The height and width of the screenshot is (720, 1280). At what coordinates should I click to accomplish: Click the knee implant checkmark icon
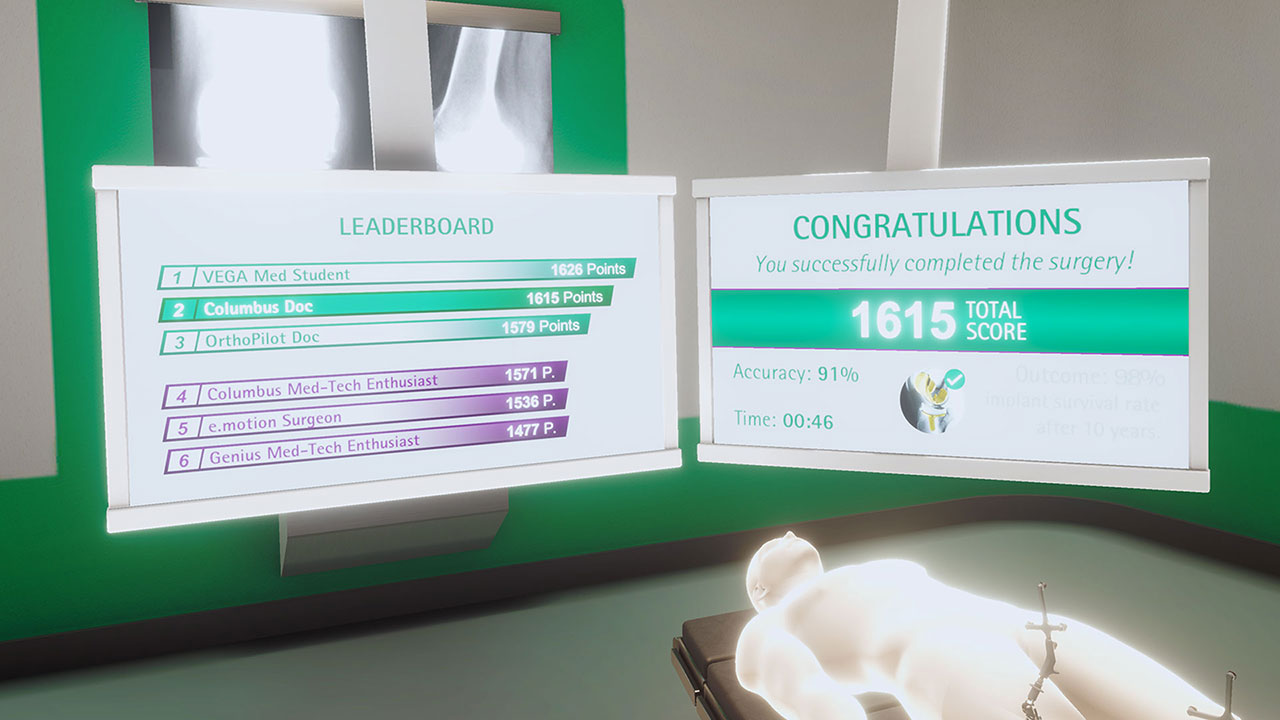931,400
